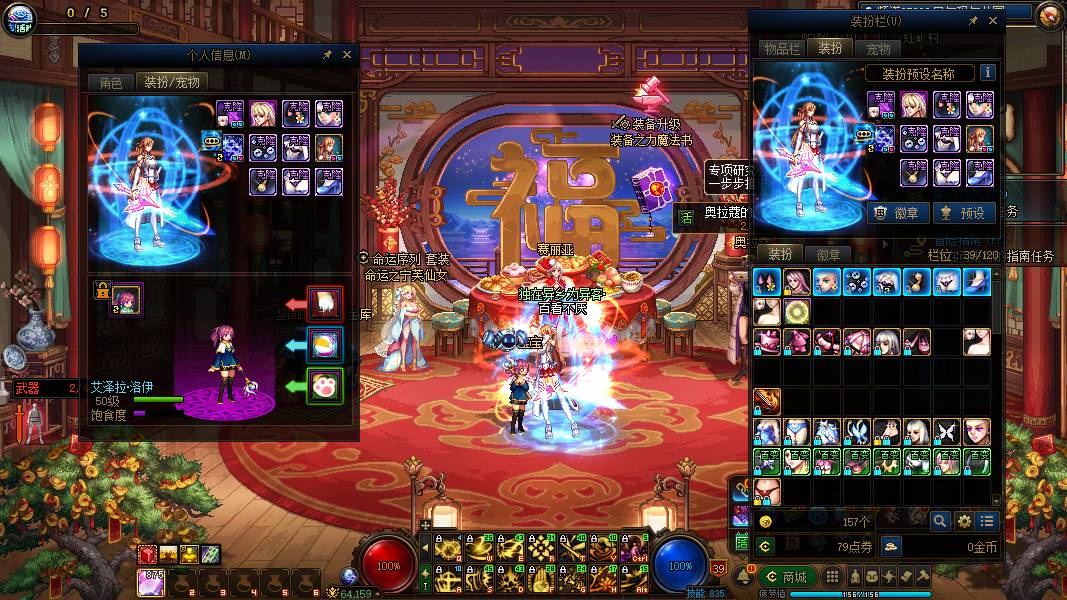Click the 徽章 emblem button beside 预设
The width and height of the screenshot is (1067, 600).
[895, 213]
